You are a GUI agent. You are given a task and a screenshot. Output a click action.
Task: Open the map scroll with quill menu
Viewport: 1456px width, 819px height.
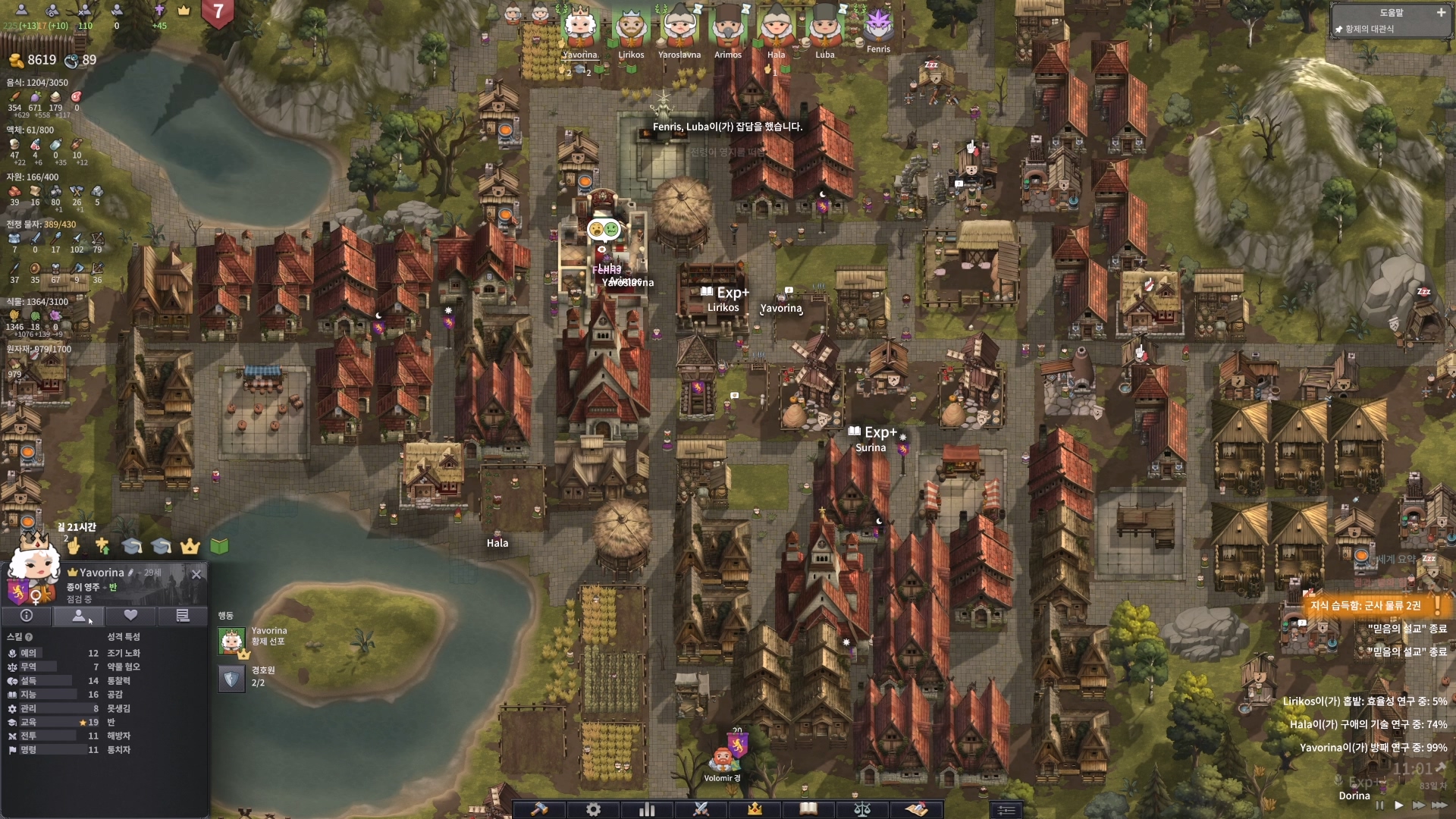916,809
